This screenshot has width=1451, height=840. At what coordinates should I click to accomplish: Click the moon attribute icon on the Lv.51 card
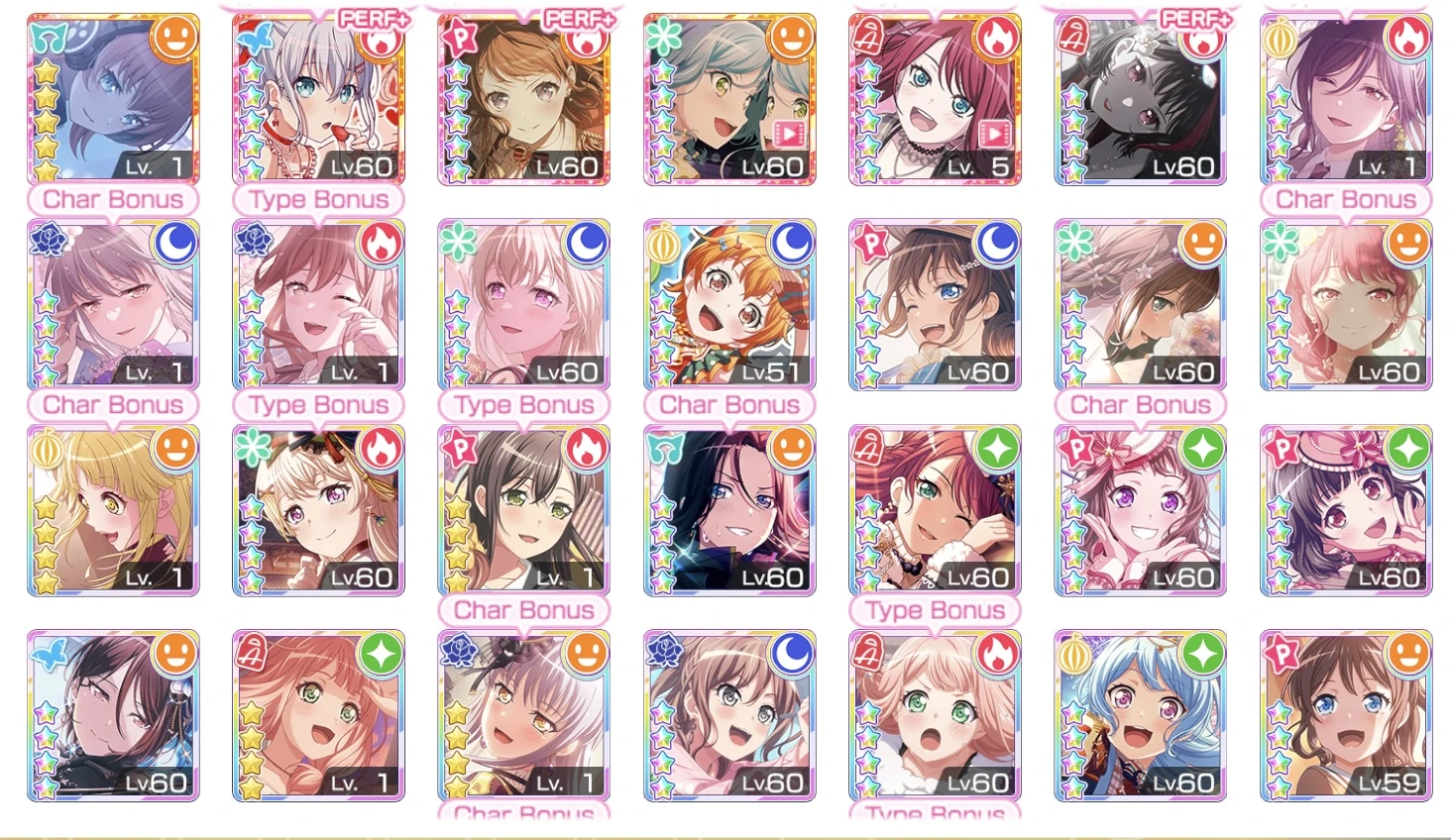coord(793,245)
